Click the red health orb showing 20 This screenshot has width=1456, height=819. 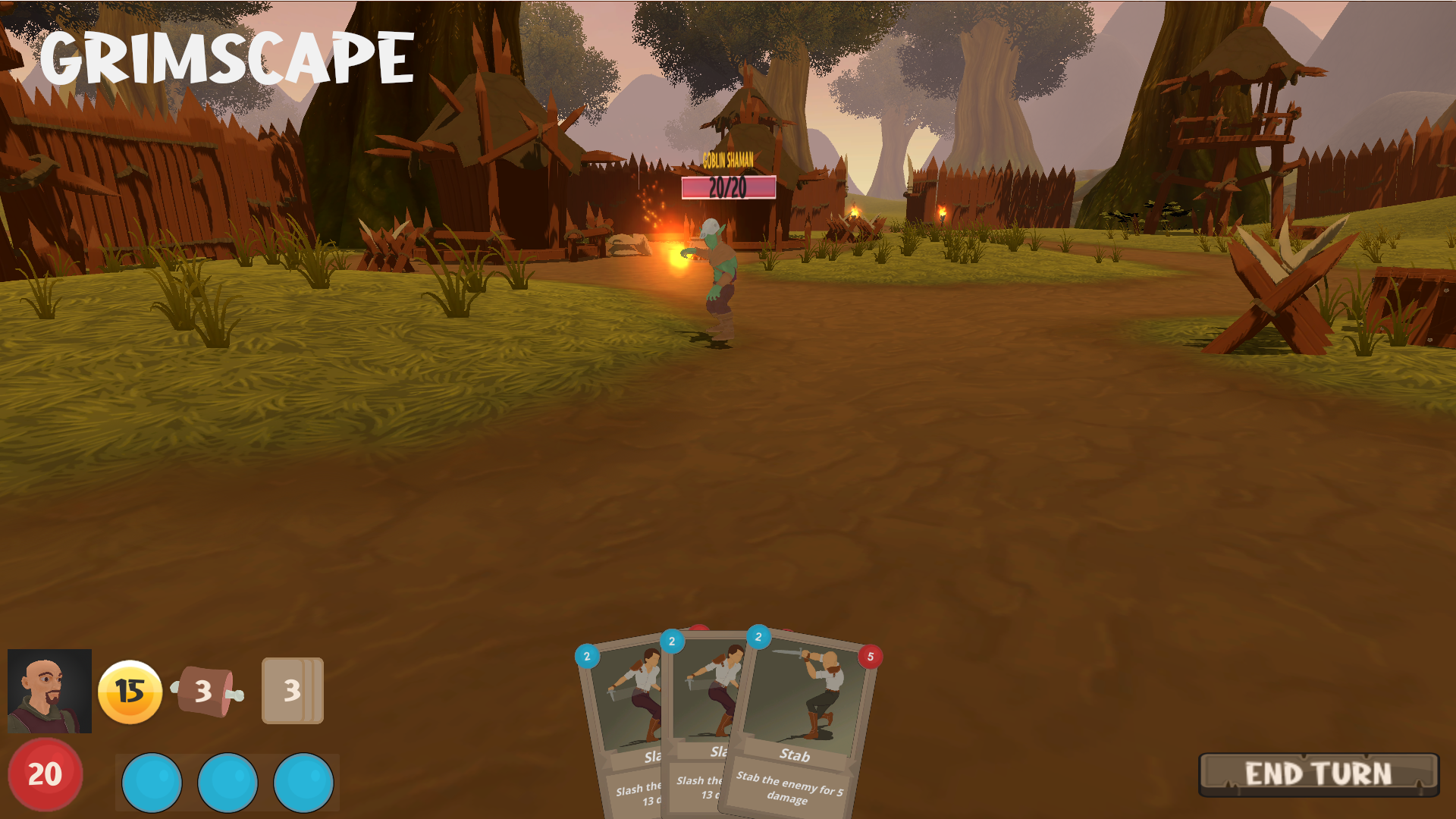pos(44,774)
